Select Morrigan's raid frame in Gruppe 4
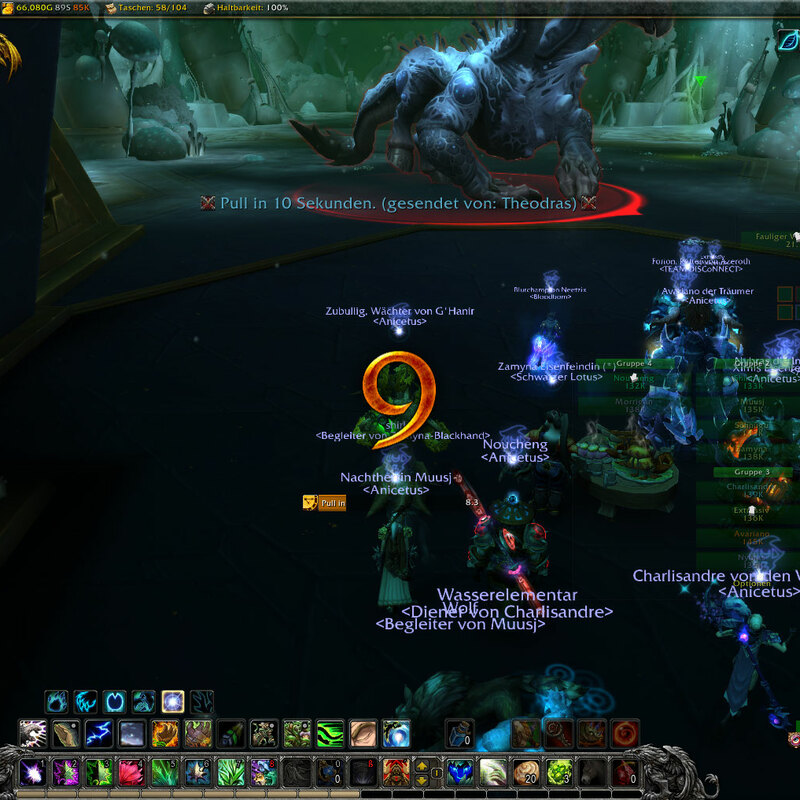The image size is (800, 800). point(634,404)
